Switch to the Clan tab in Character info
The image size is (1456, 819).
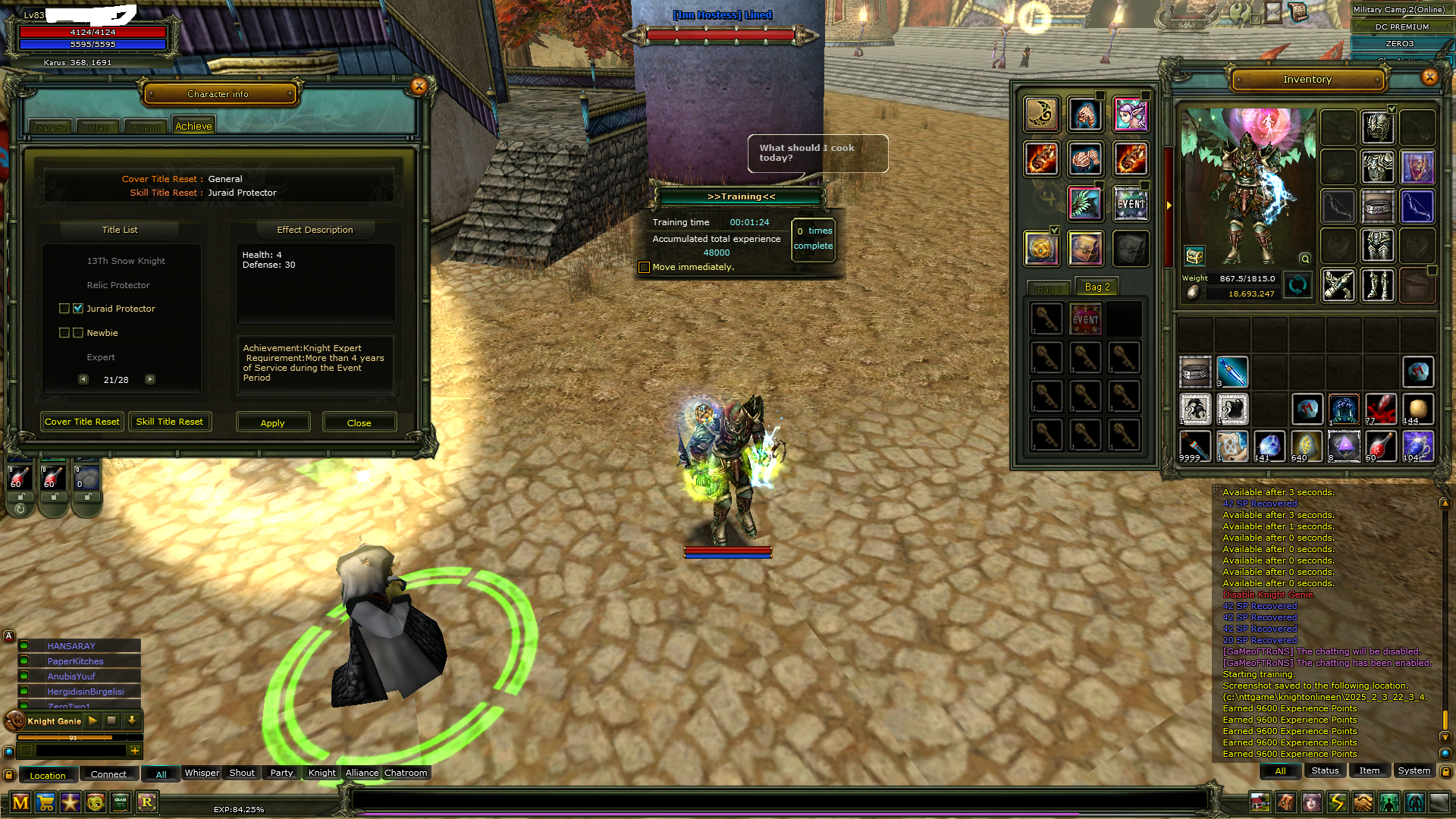97,127
